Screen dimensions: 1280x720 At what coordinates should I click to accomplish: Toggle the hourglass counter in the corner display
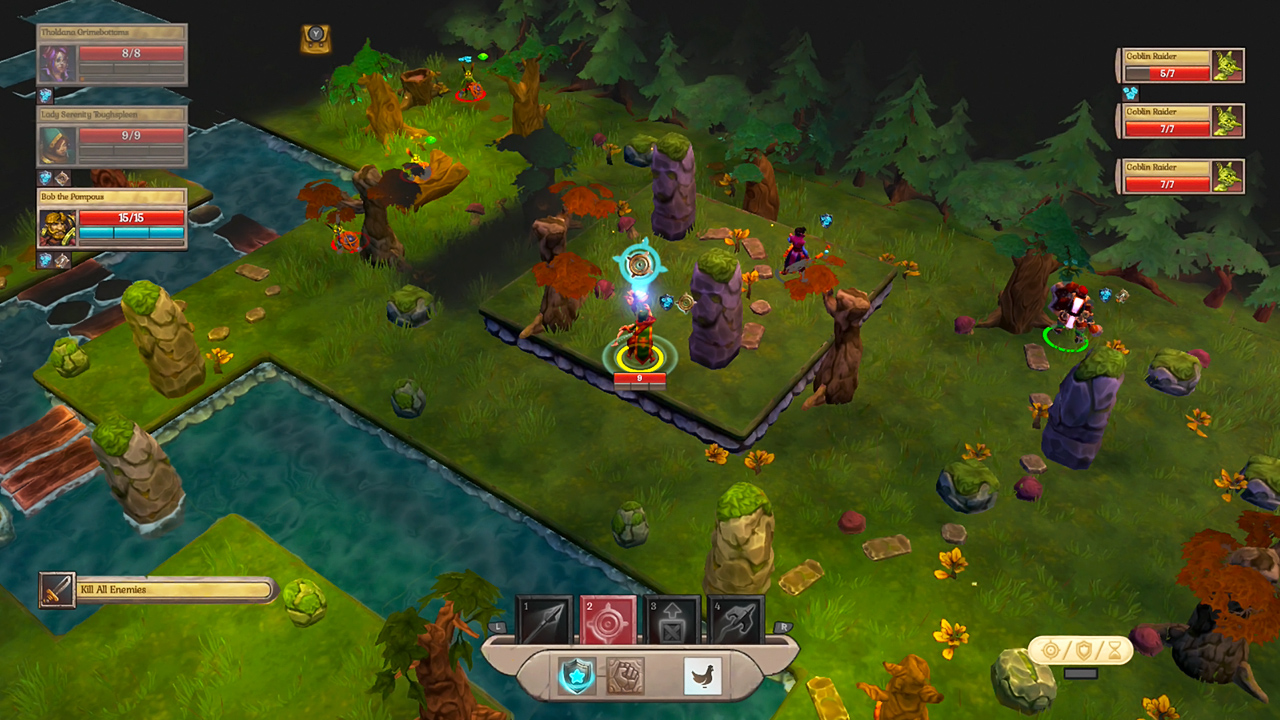1114,650
